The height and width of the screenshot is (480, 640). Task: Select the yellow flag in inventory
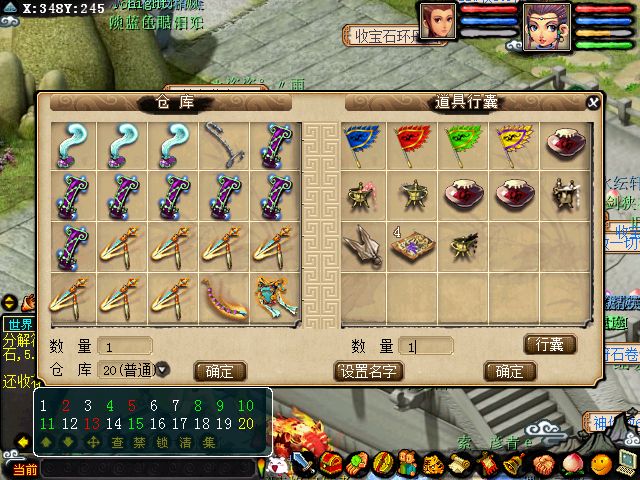click(x=513, y=142)
